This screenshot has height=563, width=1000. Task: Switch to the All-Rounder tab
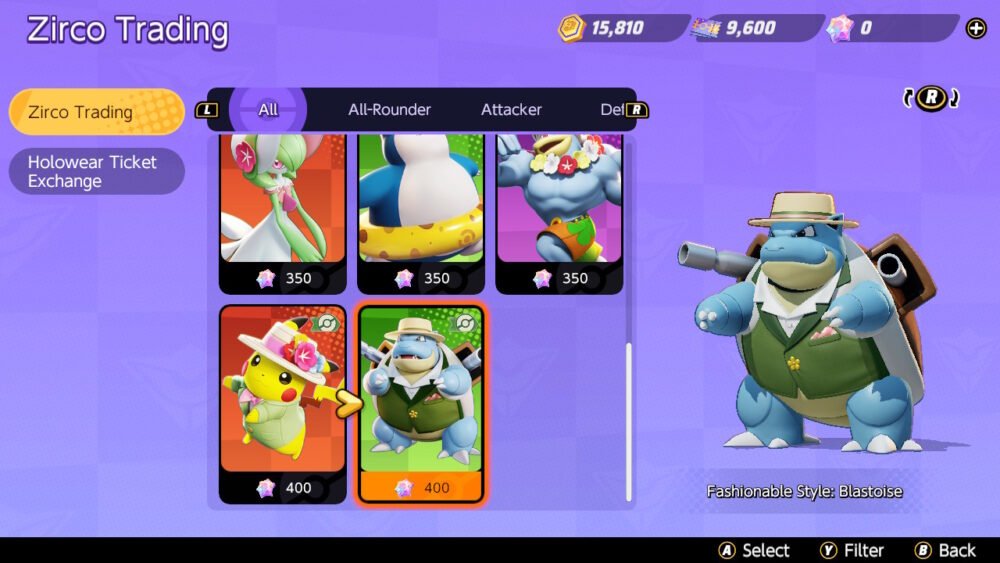389,110
